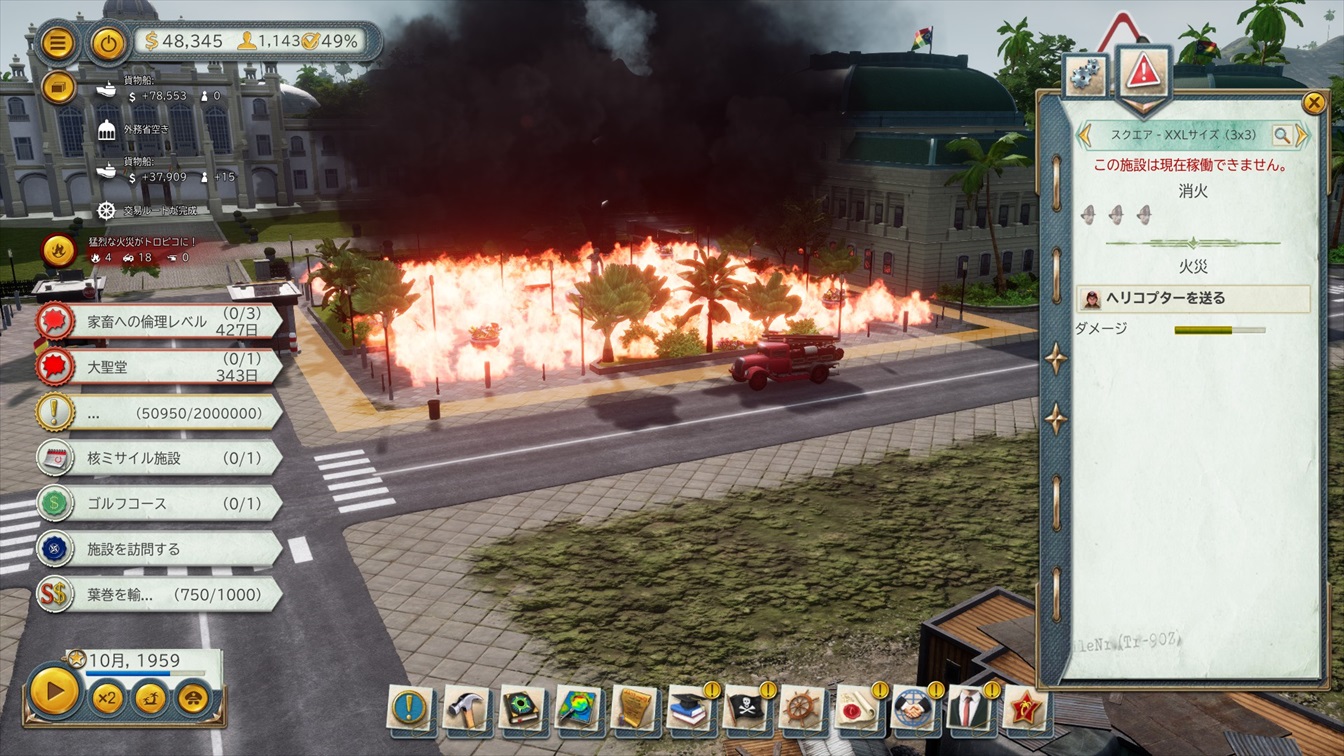1344x756 pixels.
Task: Open the pirate flag raids menu
Action: click(745, 708)
